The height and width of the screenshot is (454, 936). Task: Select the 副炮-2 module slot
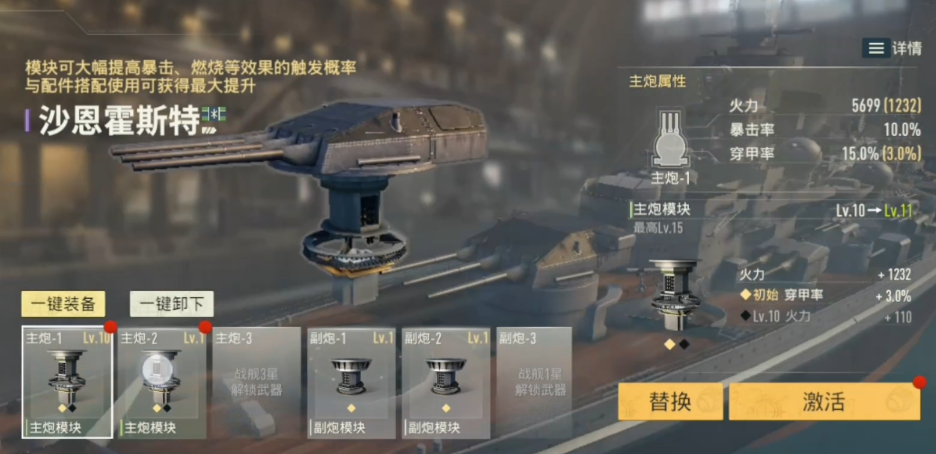(x=446, y=383)
